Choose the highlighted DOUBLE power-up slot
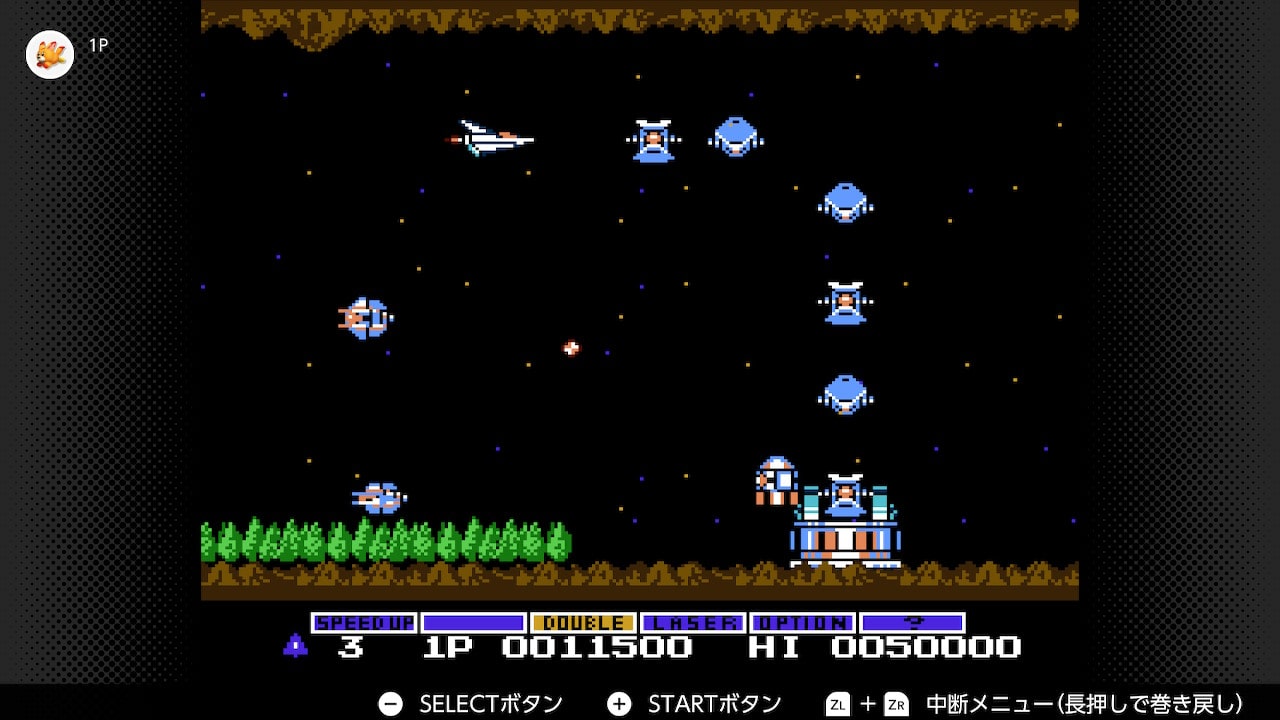Image resolution: width=1280 pixels, height=720 pixels. click(x=583, y=623)
